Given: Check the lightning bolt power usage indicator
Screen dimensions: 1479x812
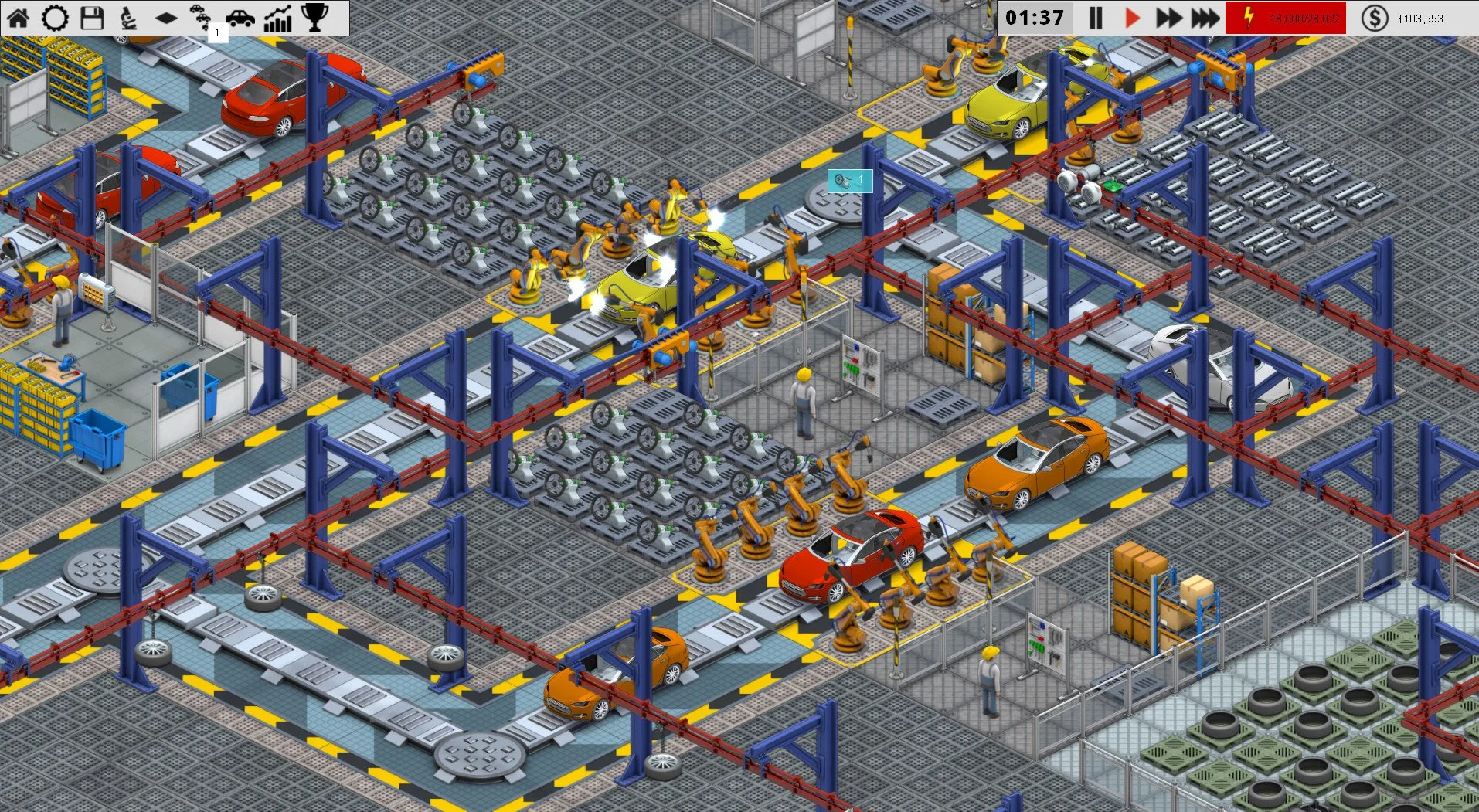Looking at the screenshot, I should [1249, 17].
